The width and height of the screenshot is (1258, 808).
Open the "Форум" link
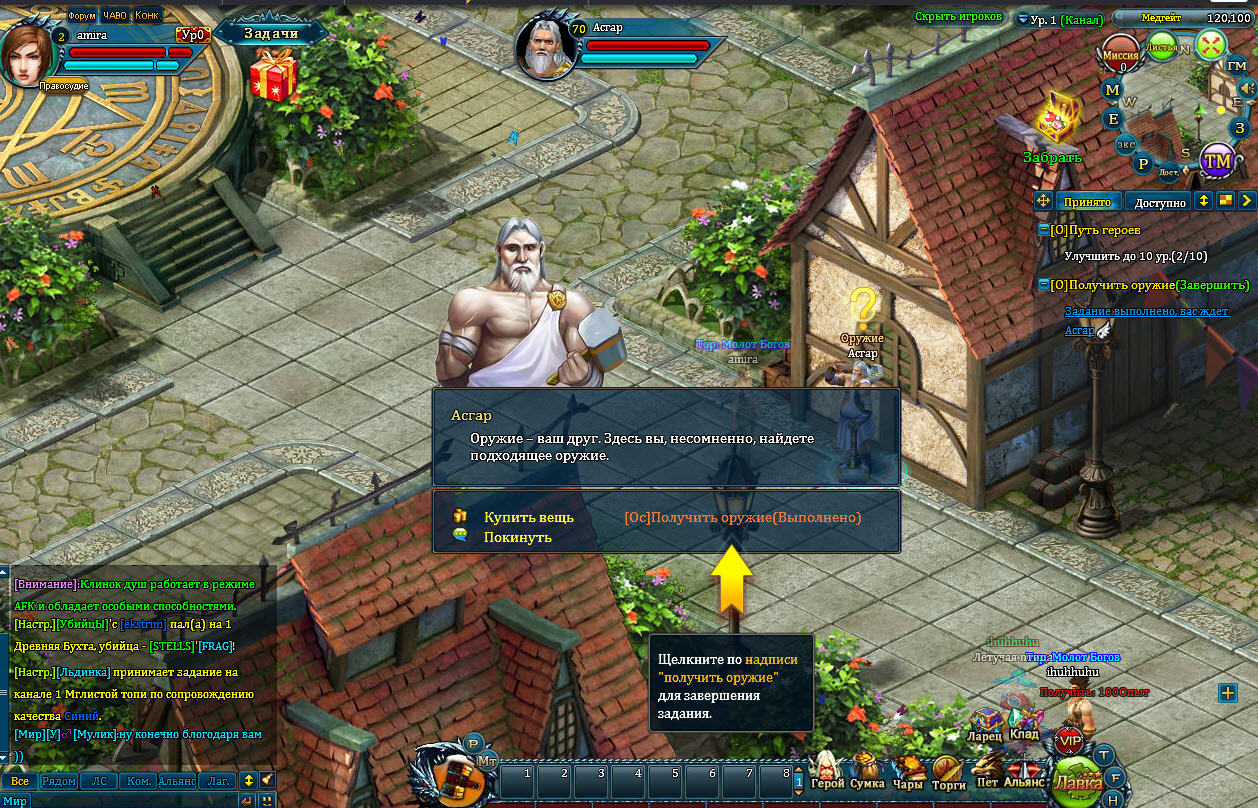[82, 15]
